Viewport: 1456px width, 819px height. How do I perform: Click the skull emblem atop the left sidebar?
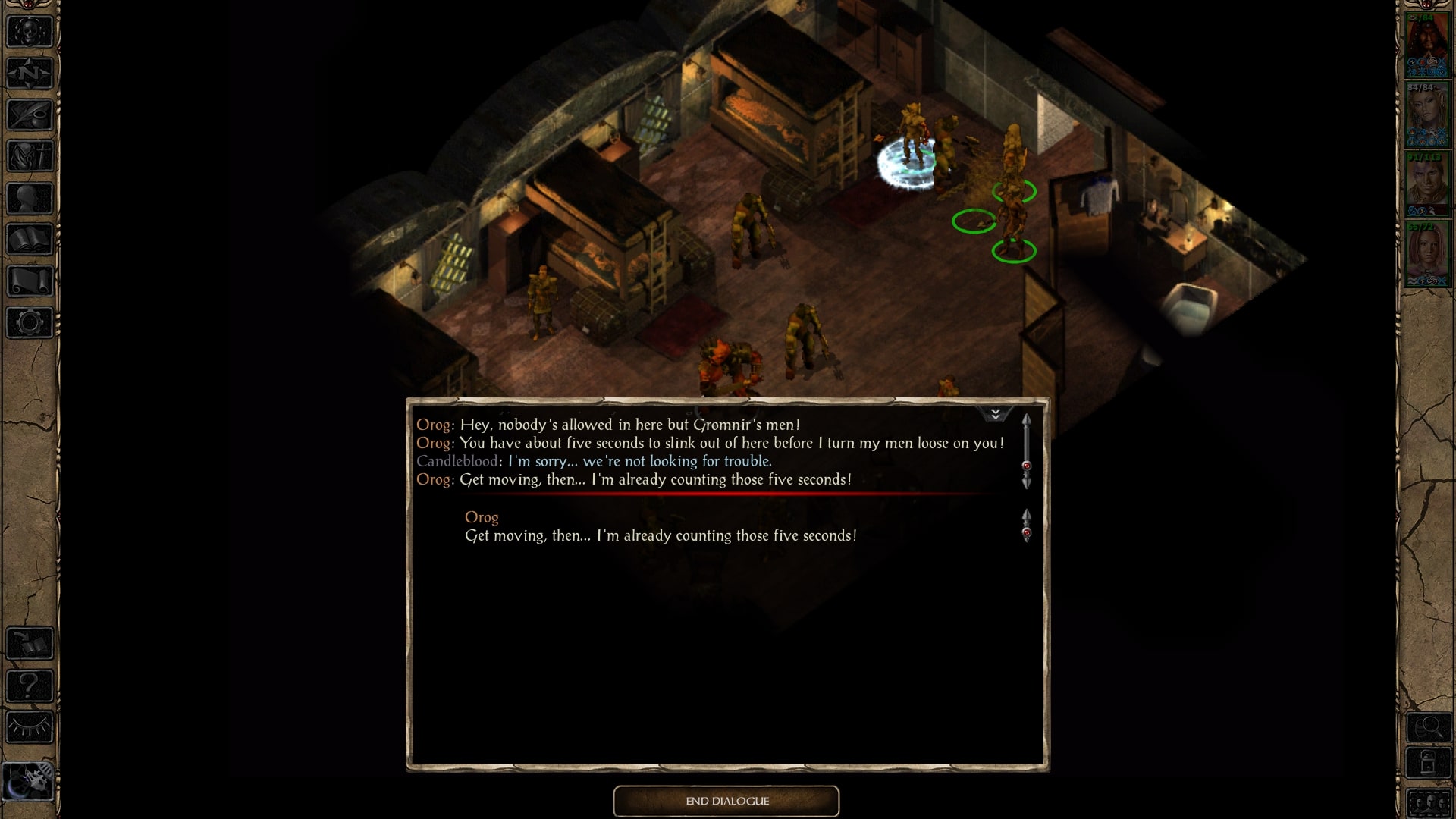pyautogui.click(x=30, y=32)
